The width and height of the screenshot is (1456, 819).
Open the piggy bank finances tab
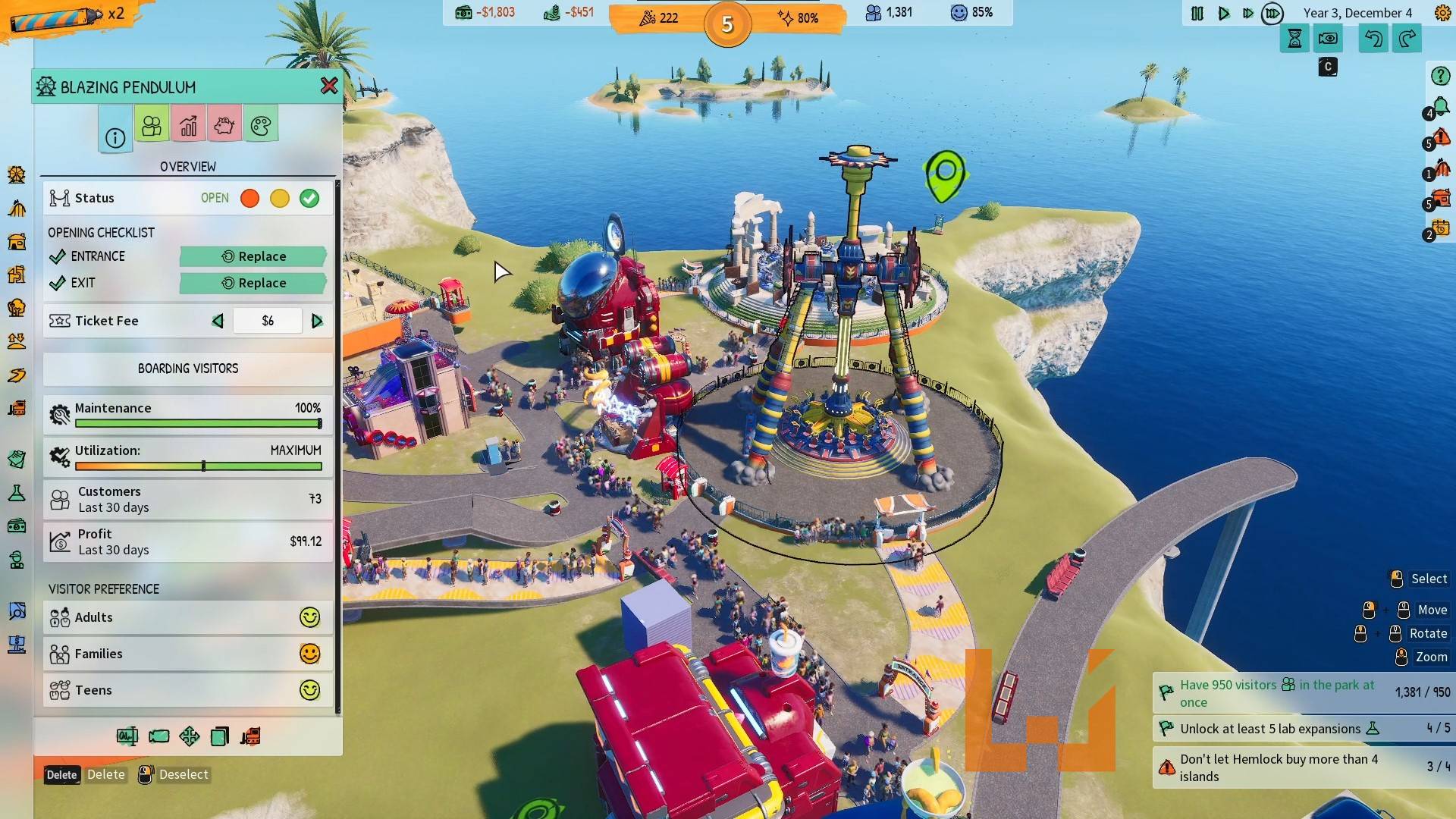point(224,125)
